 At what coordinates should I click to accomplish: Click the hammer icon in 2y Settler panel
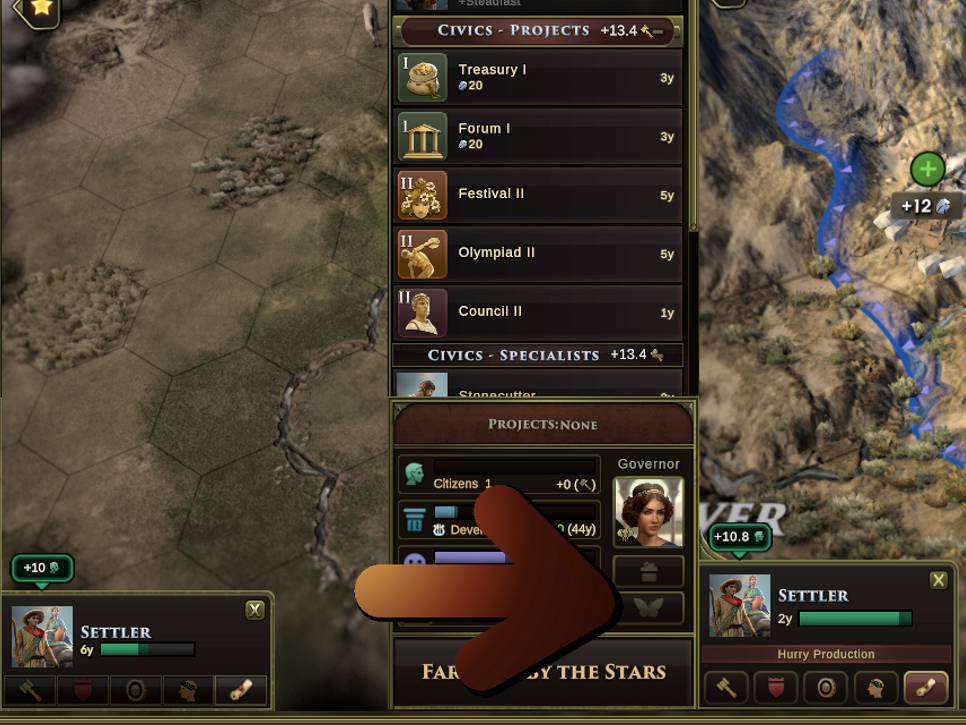(726, 688)
